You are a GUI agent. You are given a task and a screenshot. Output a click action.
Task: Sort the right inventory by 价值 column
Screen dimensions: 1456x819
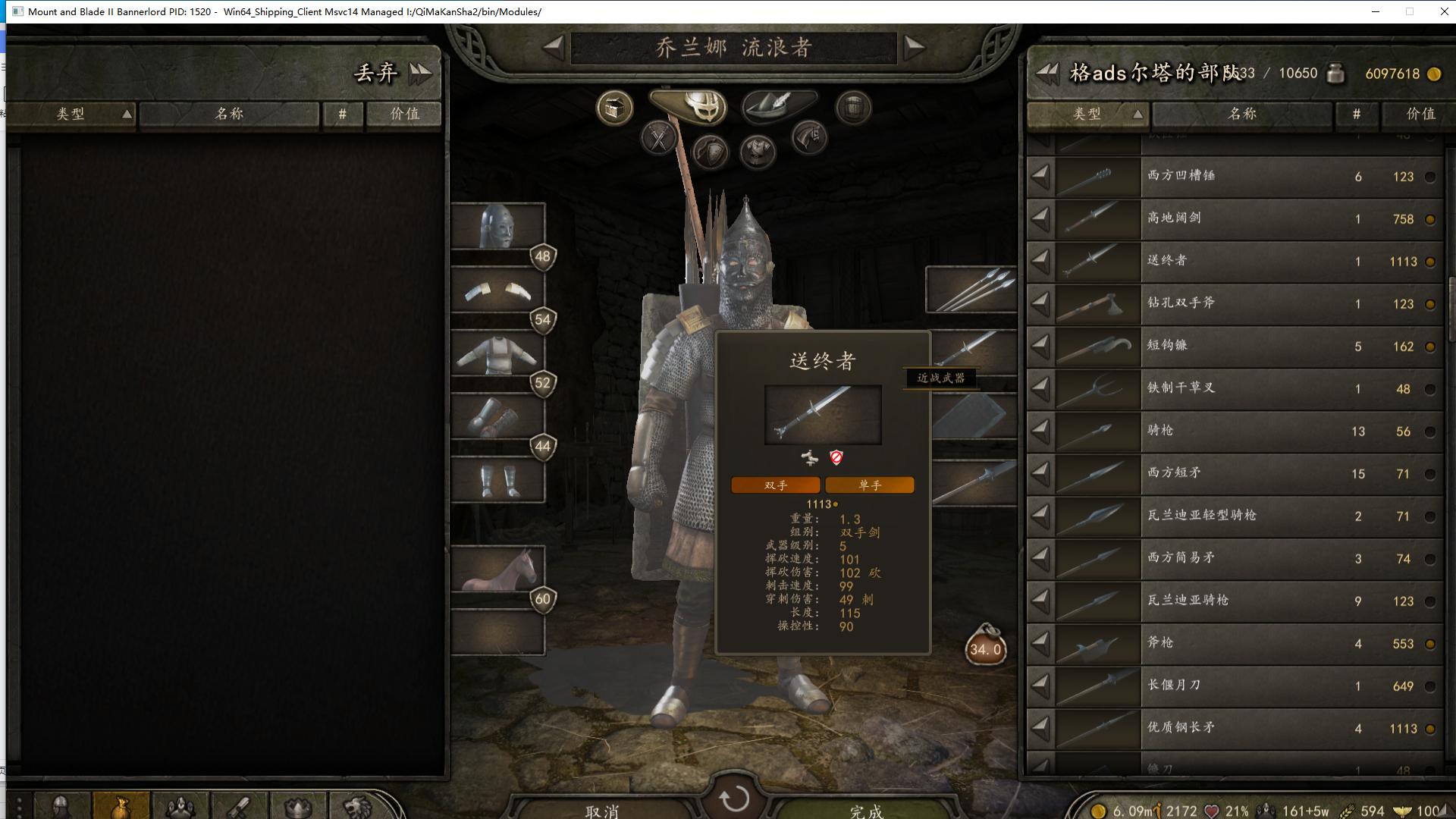point(1420,114)
